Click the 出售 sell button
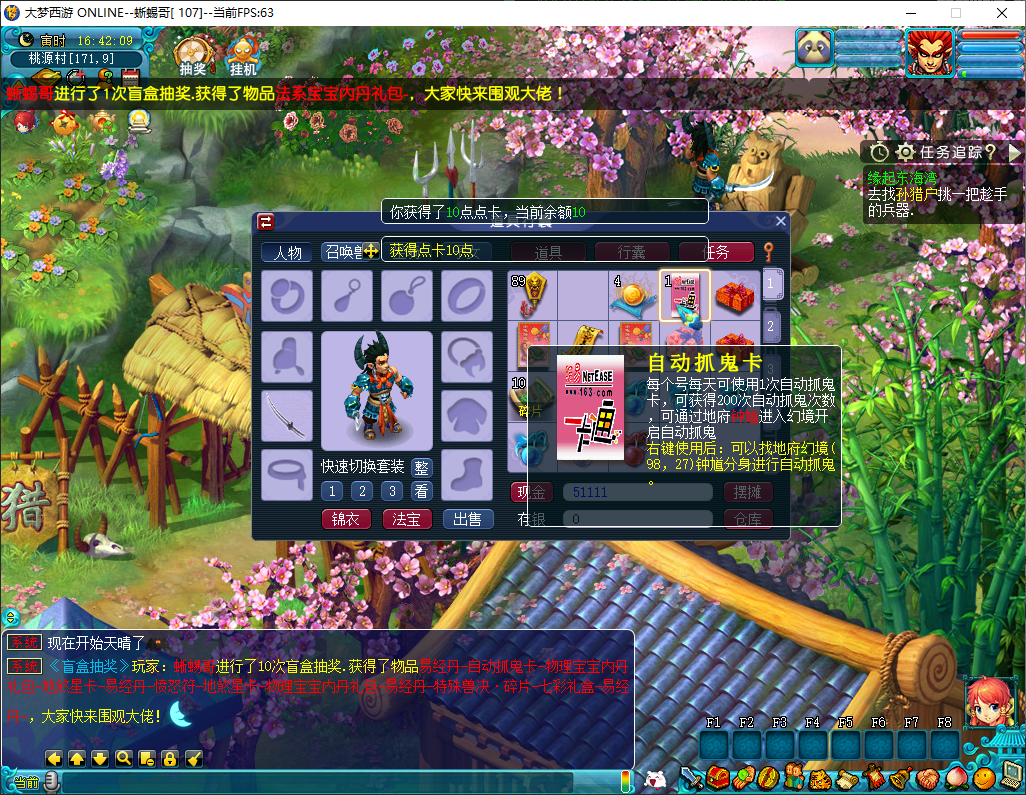 tap(467, 519)
